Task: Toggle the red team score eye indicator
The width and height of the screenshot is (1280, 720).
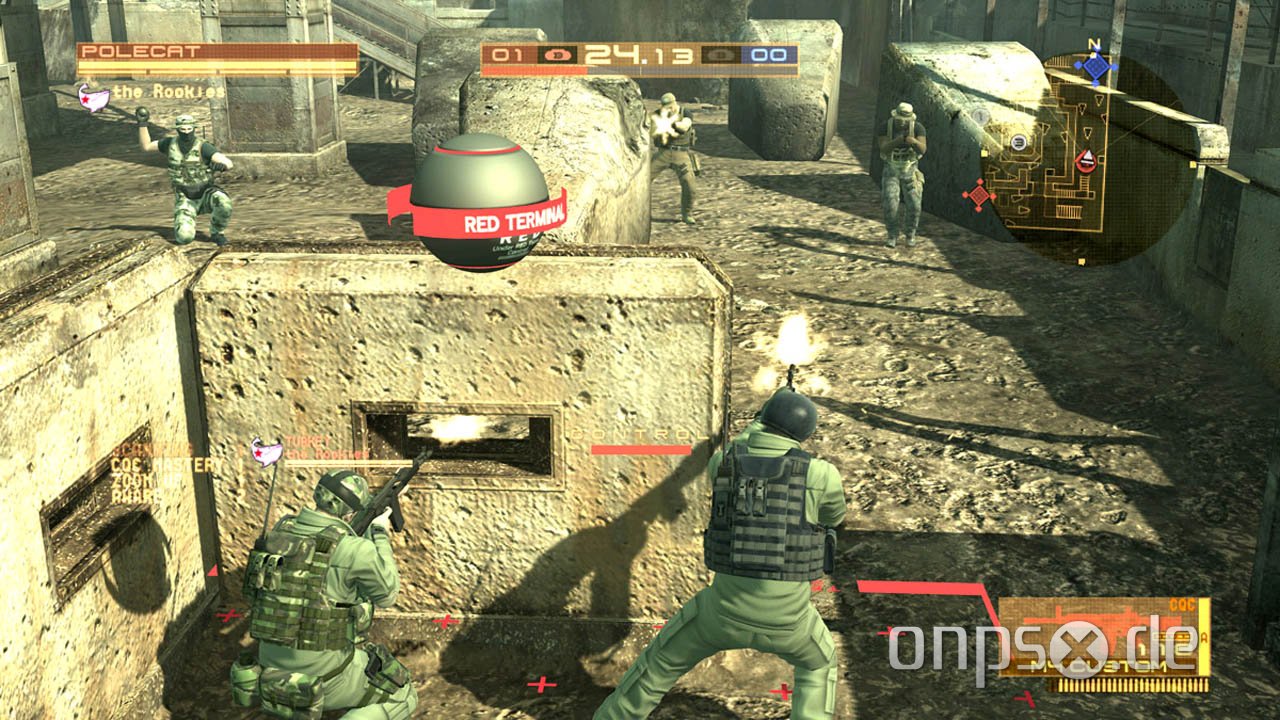Action: [557, 54]
